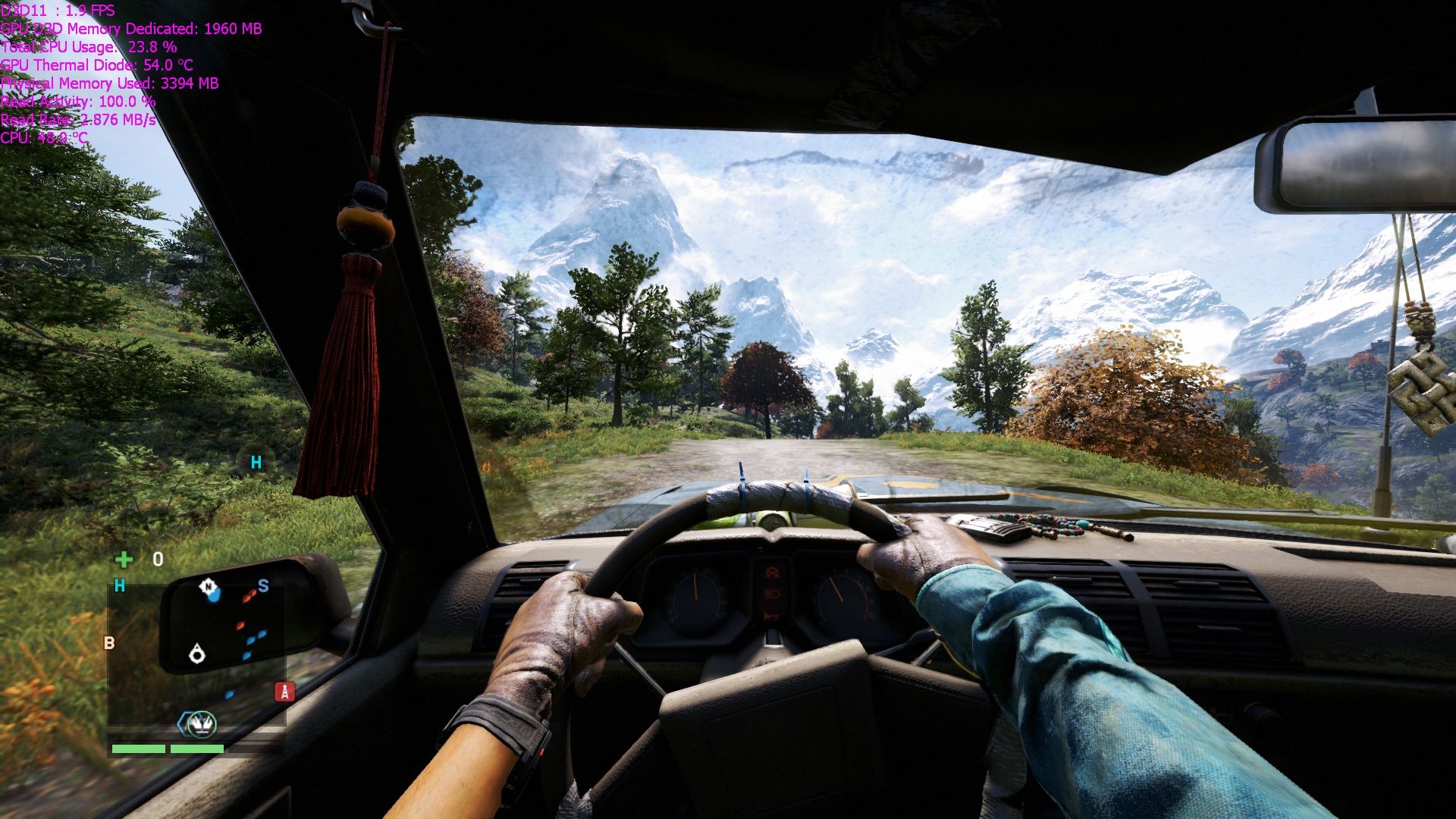Select the cyan H marker on the minimap edge

(x=120, y=585)
